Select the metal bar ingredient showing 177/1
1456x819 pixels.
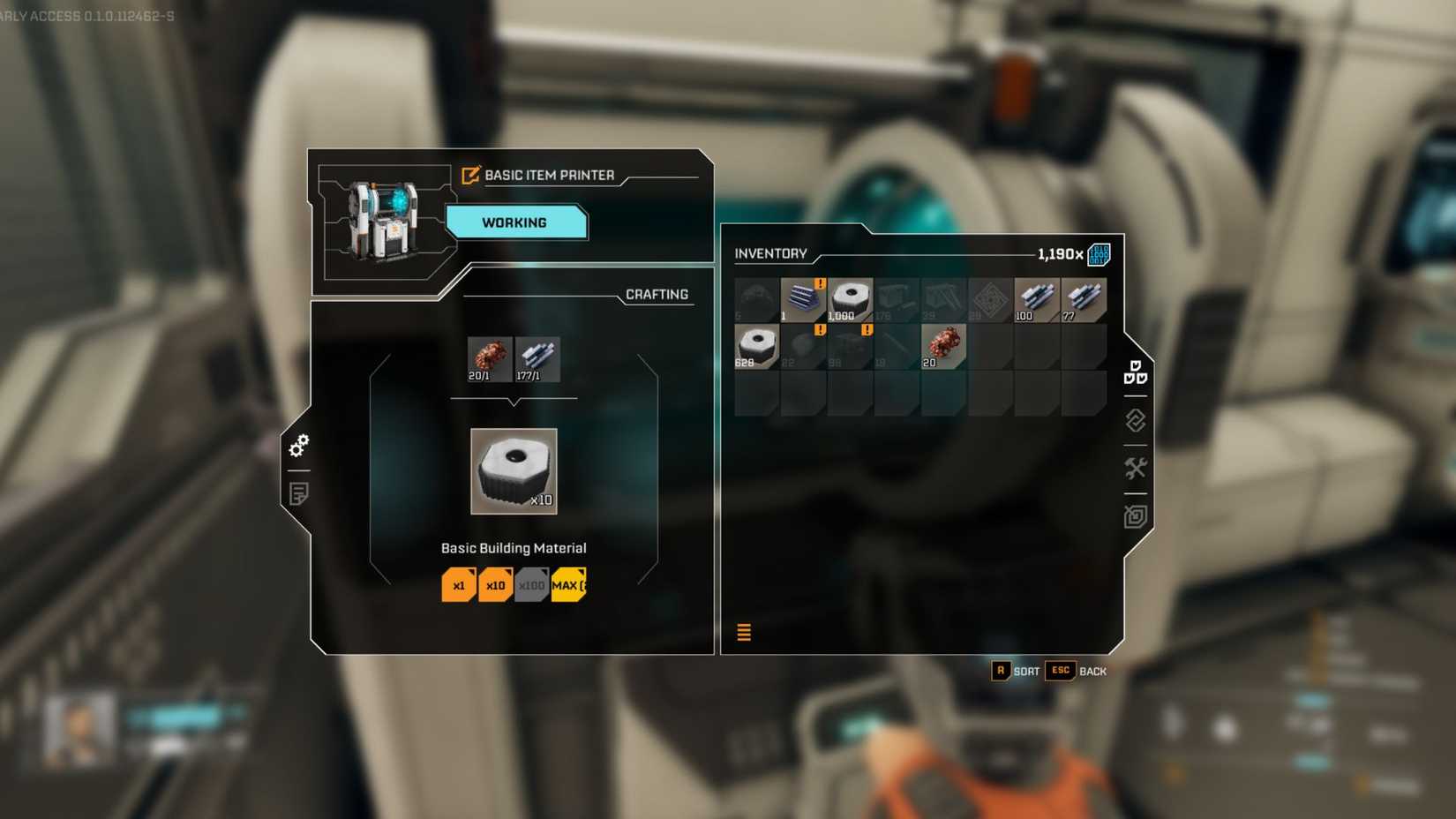pos(538,358)
